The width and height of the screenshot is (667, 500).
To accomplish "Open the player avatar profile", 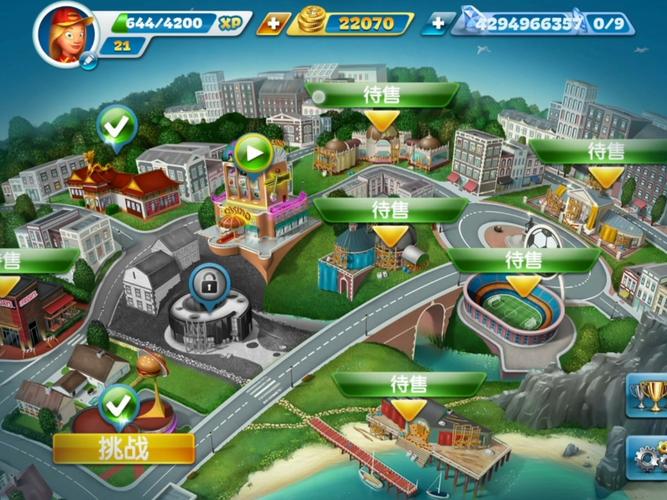I will pos(64,33).
